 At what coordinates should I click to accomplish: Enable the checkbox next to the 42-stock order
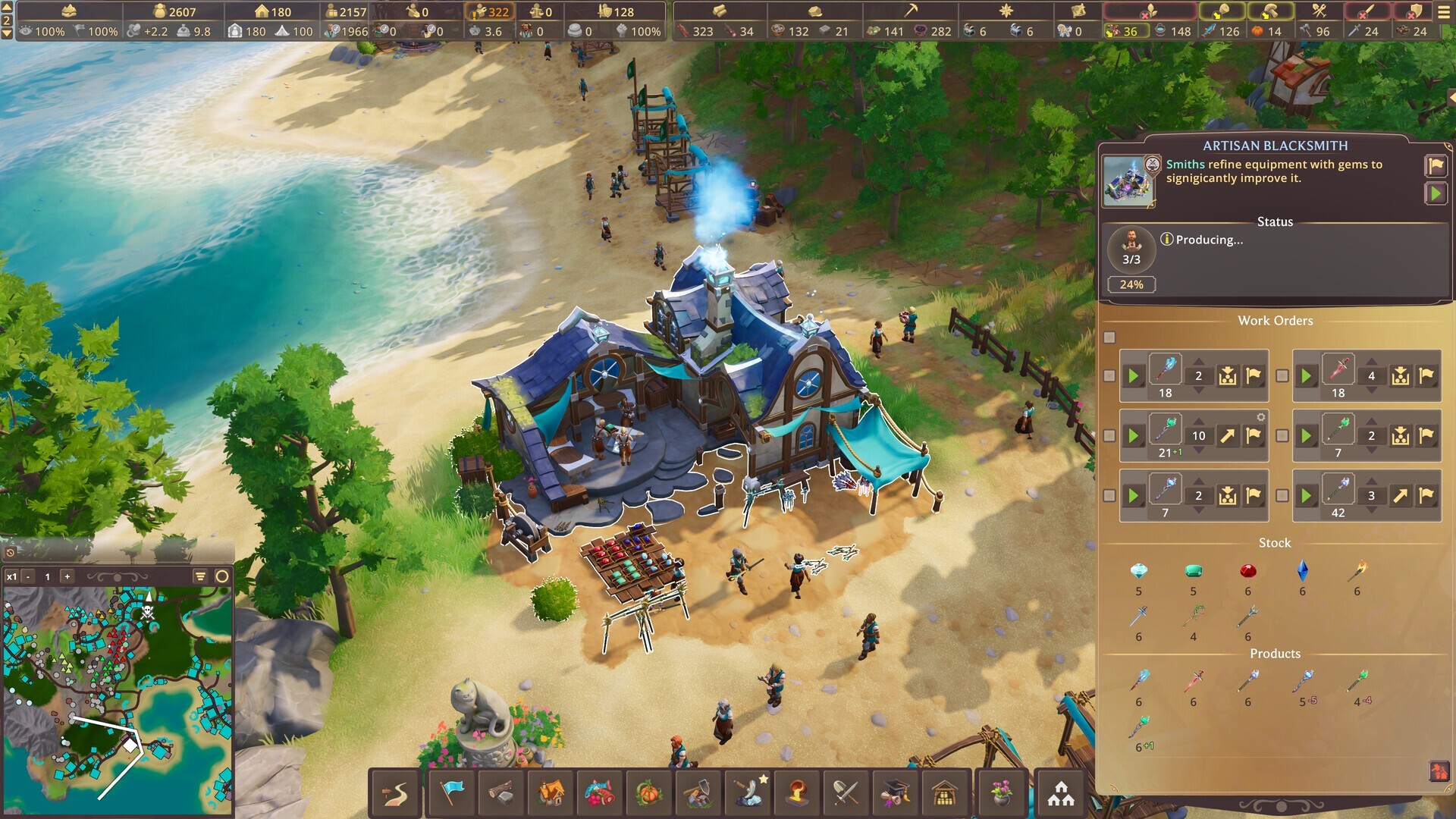click(x=1283, y=495)
